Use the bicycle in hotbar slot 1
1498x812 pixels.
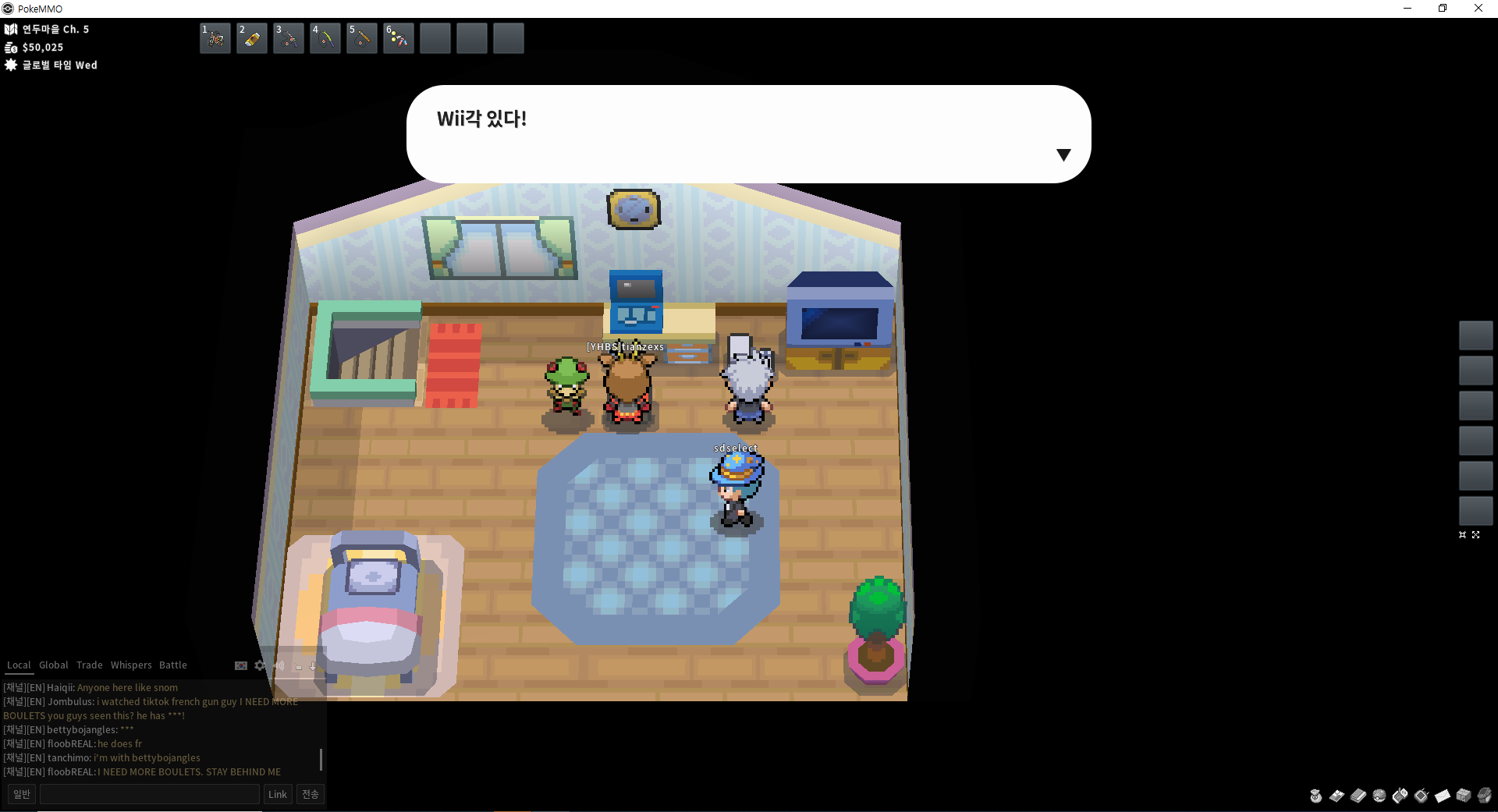(x=215, y=38)
